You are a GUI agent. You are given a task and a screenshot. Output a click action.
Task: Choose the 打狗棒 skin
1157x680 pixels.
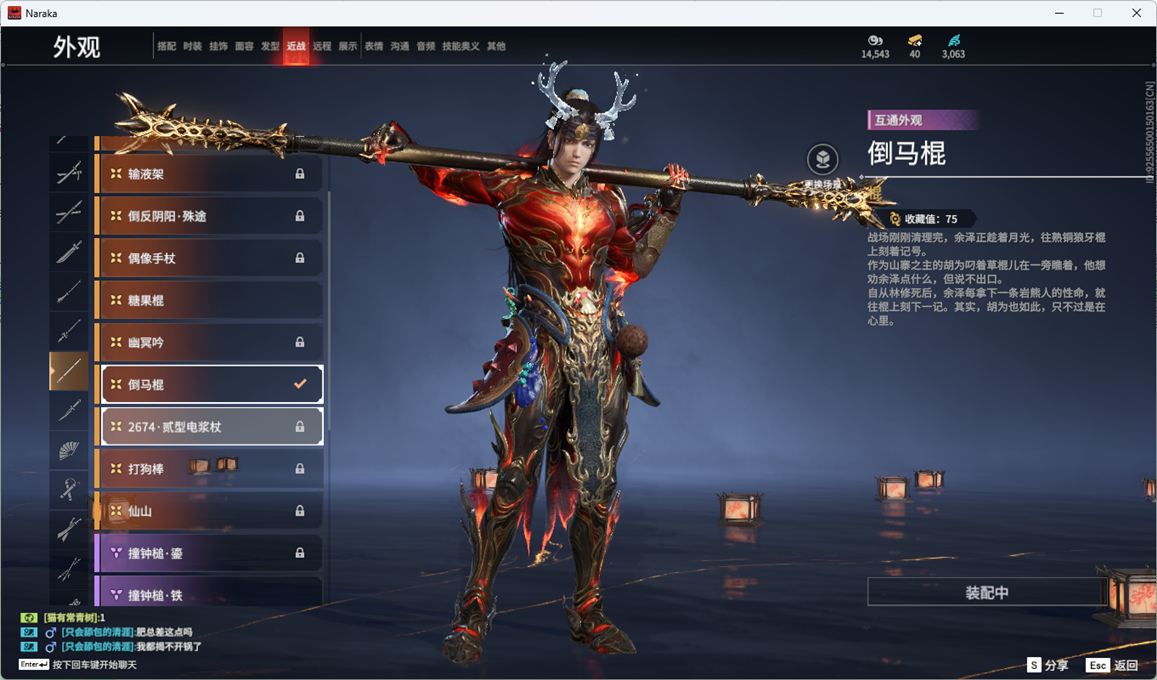pyautogui.click(x=208, y=469)
